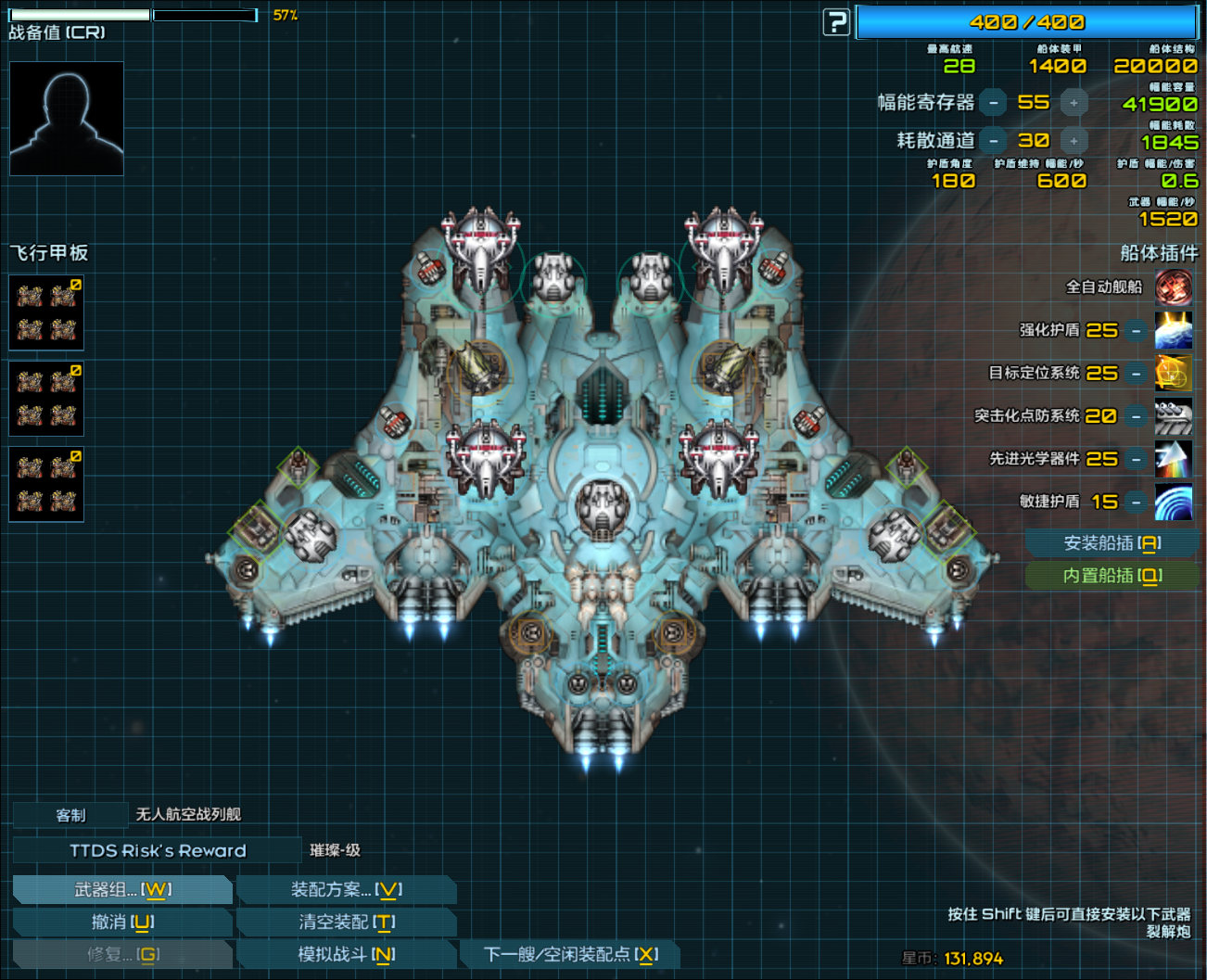The height and width of the screenshot is (980, 1207).
Task: Start a simulated battle
Action: [346, 954]
